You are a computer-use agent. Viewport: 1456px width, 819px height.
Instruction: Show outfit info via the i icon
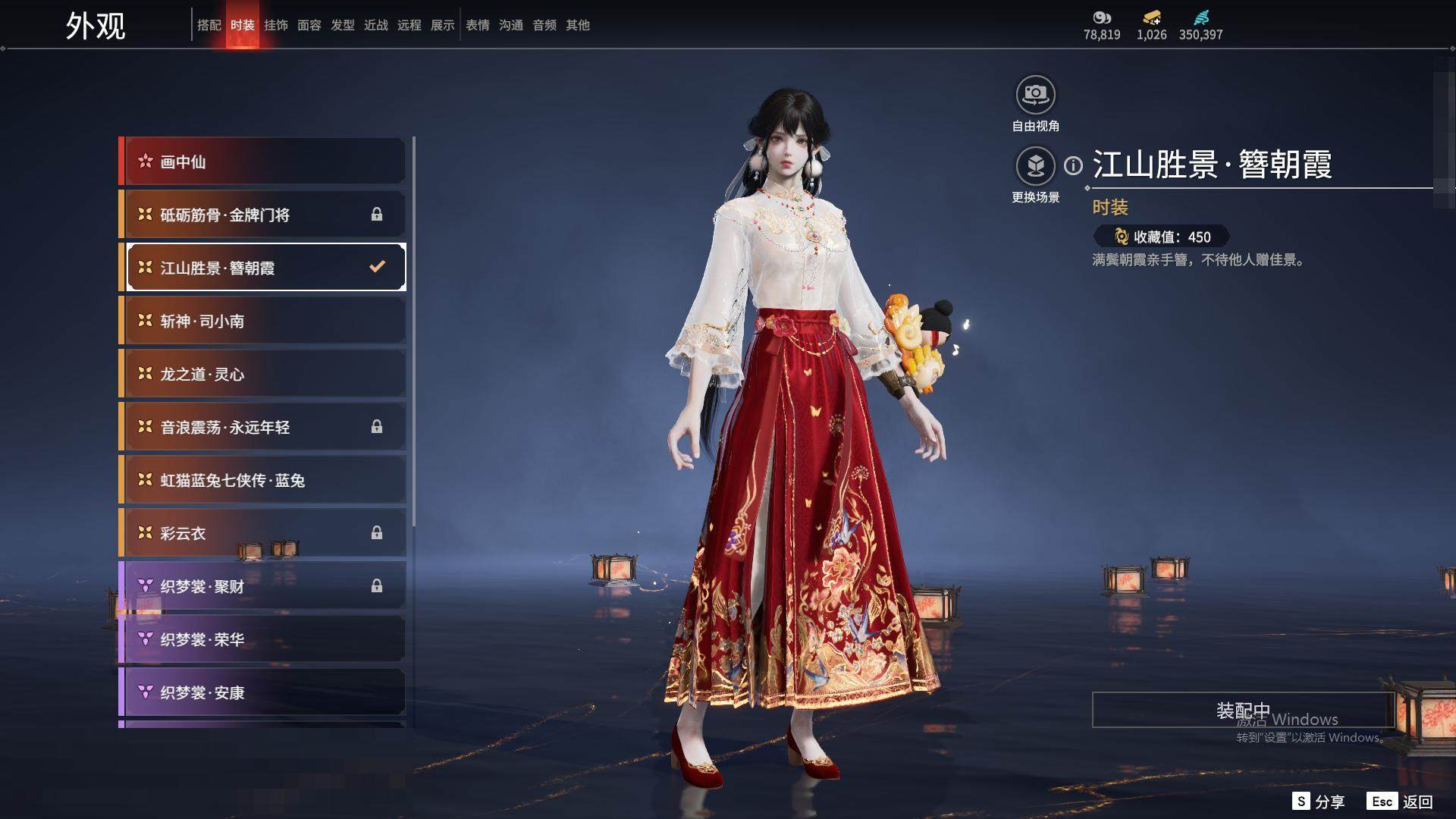pyautogui.click(x=1073, y=165)
